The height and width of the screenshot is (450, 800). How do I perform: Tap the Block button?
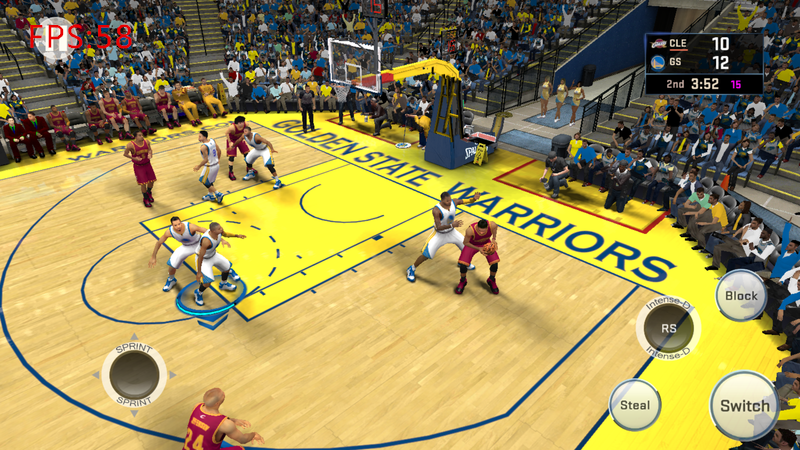tap(741, 296)
